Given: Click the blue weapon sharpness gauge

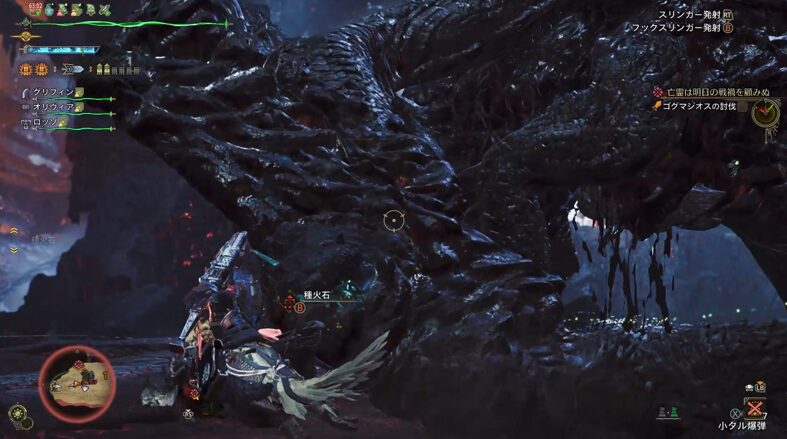Looking at the screenshot, I should point(63,49).
